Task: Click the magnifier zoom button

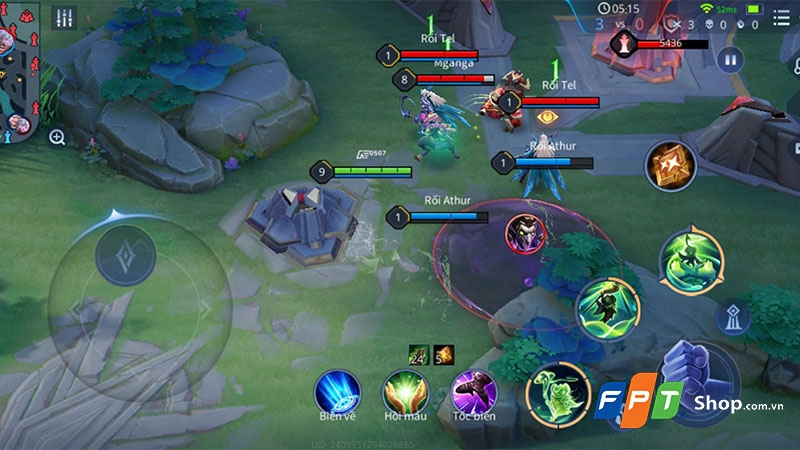Action: tap(57, 138)
